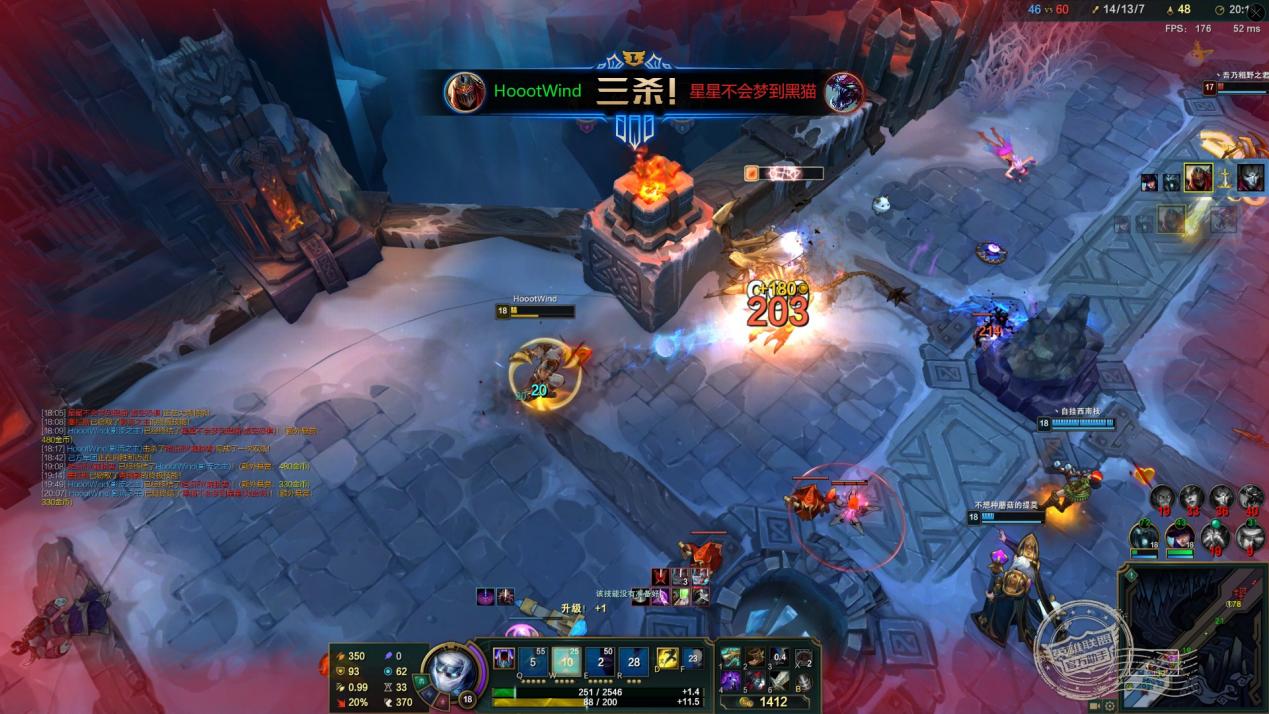This screenshot has height=714, width=1269.
Task: Open the shop via the 1412 gold button
Action: [x=768, y=702]
